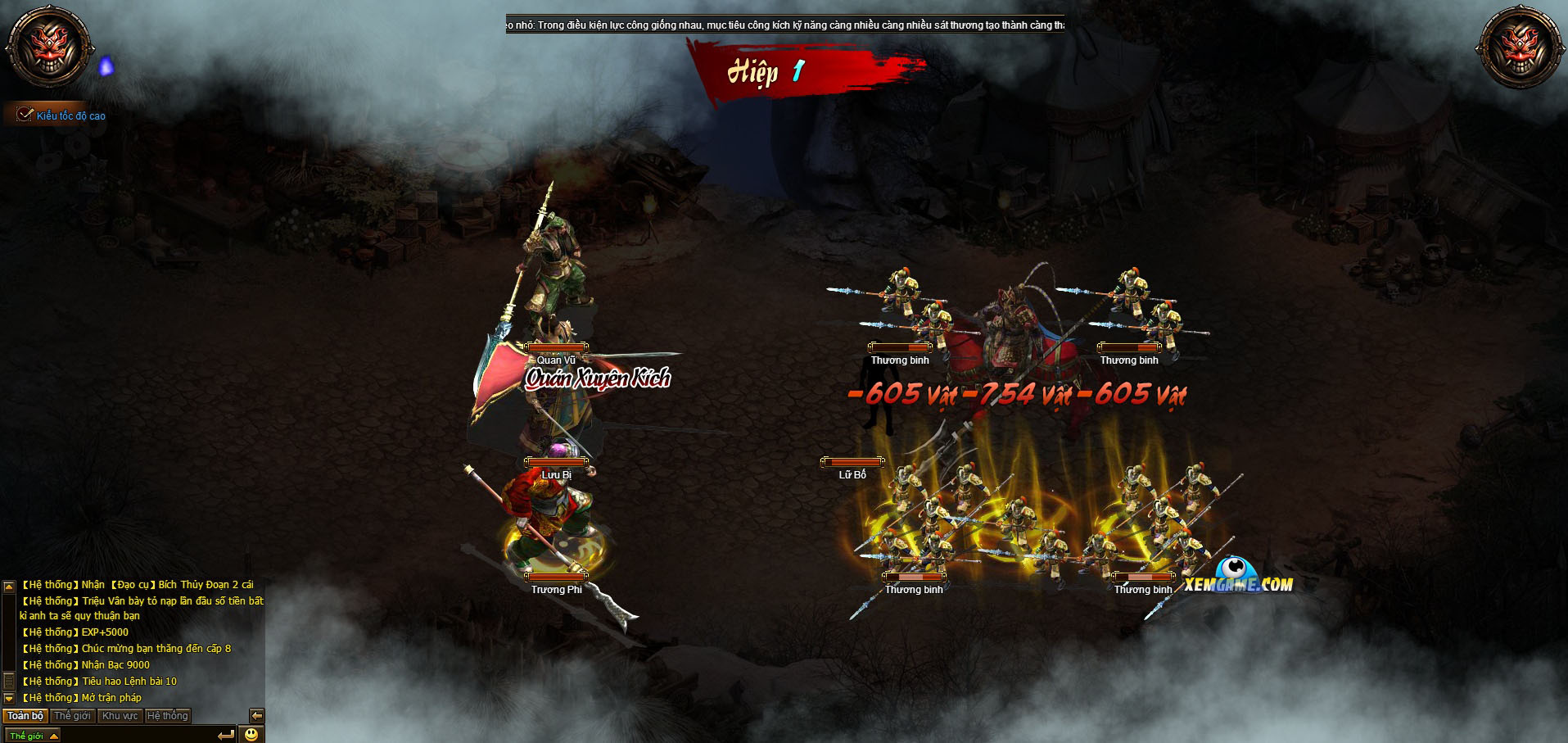Click the red demon mask portrait on the left
Viewport: 1568px width, 743px height.
click(49, 45)
